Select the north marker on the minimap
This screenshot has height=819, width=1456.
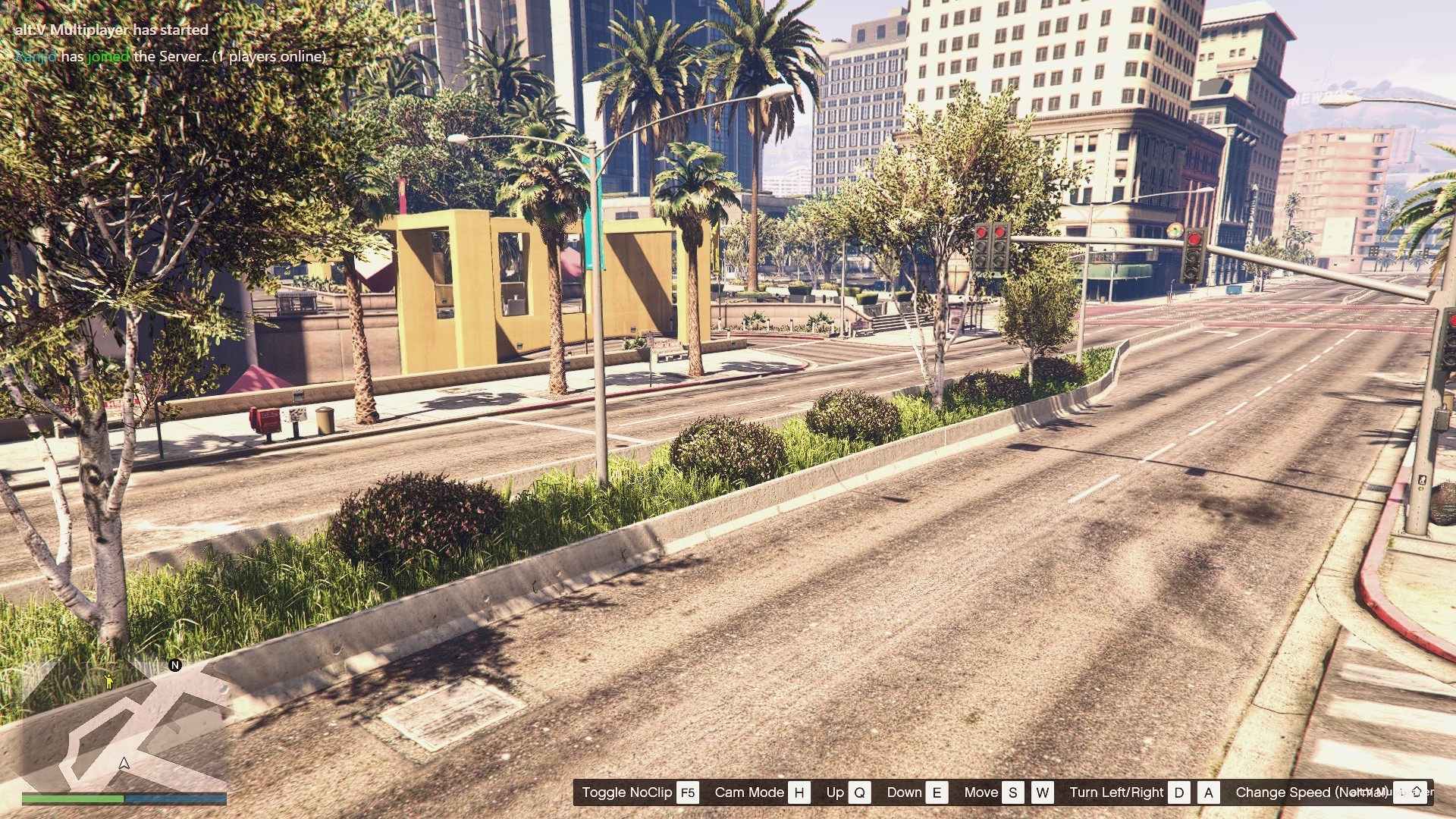175,665
